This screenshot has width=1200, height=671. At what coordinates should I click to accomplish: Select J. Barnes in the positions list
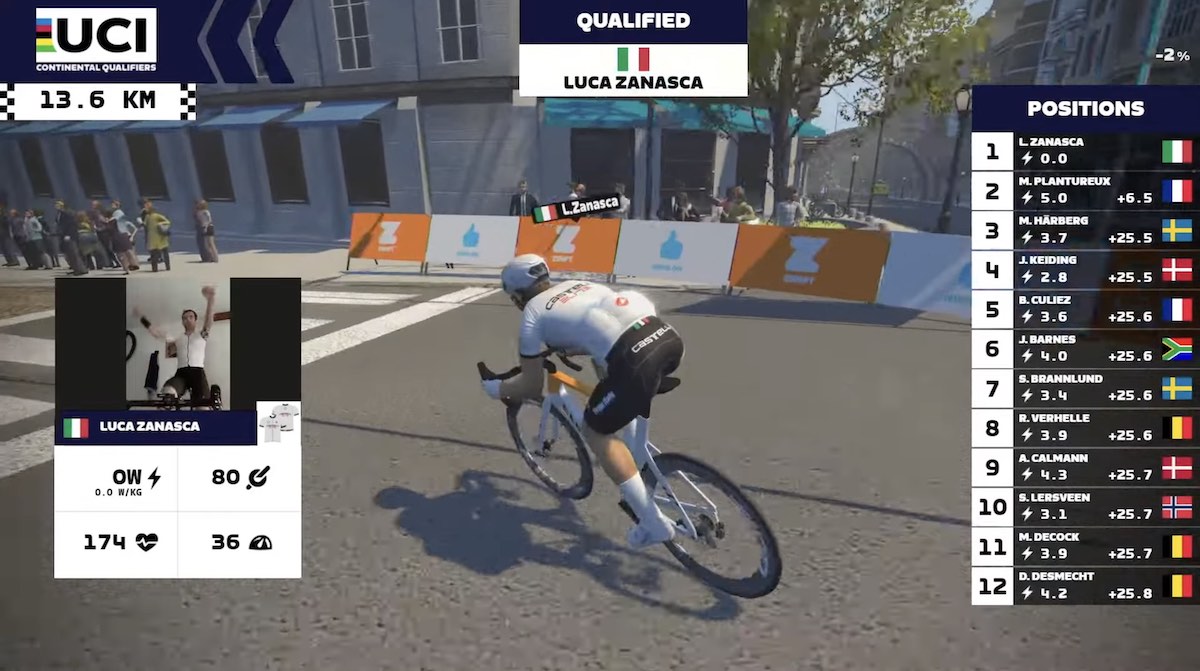tap(1084, 348)
